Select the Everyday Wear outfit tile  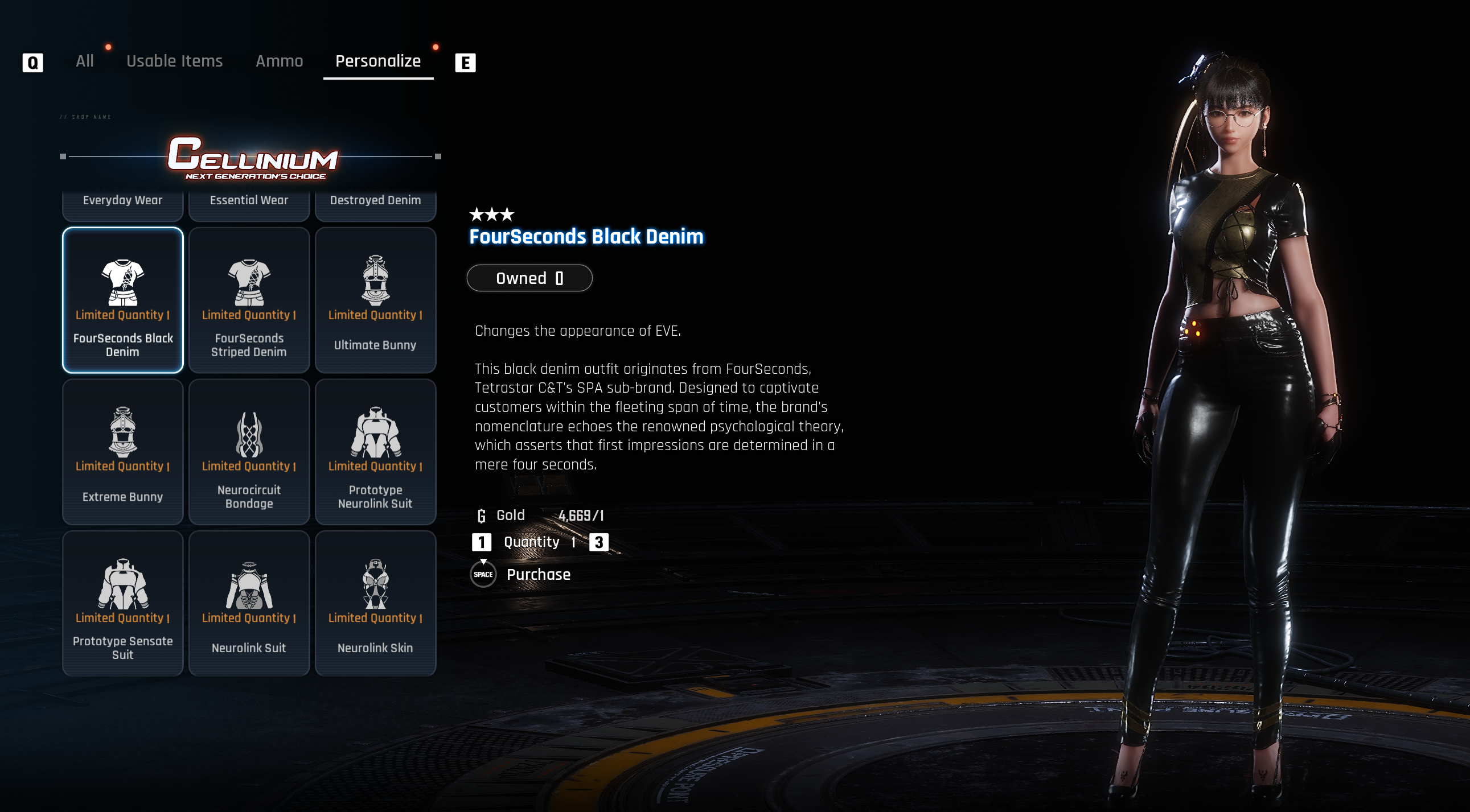(123, 204)
